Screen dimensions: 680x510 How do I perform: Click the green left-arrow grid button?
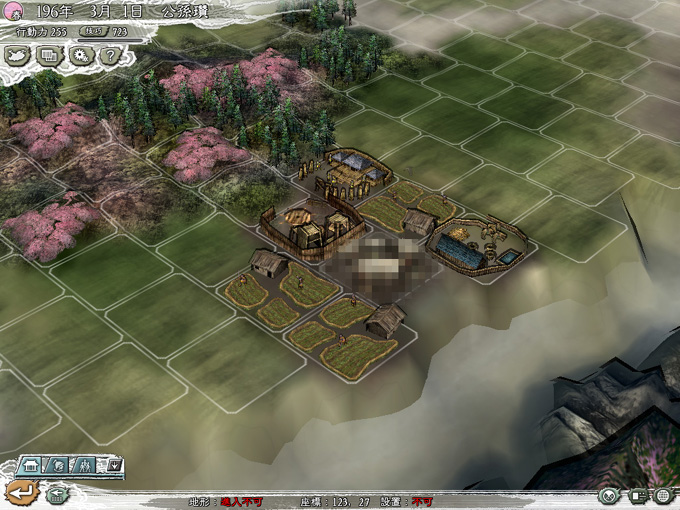[57, 494]
